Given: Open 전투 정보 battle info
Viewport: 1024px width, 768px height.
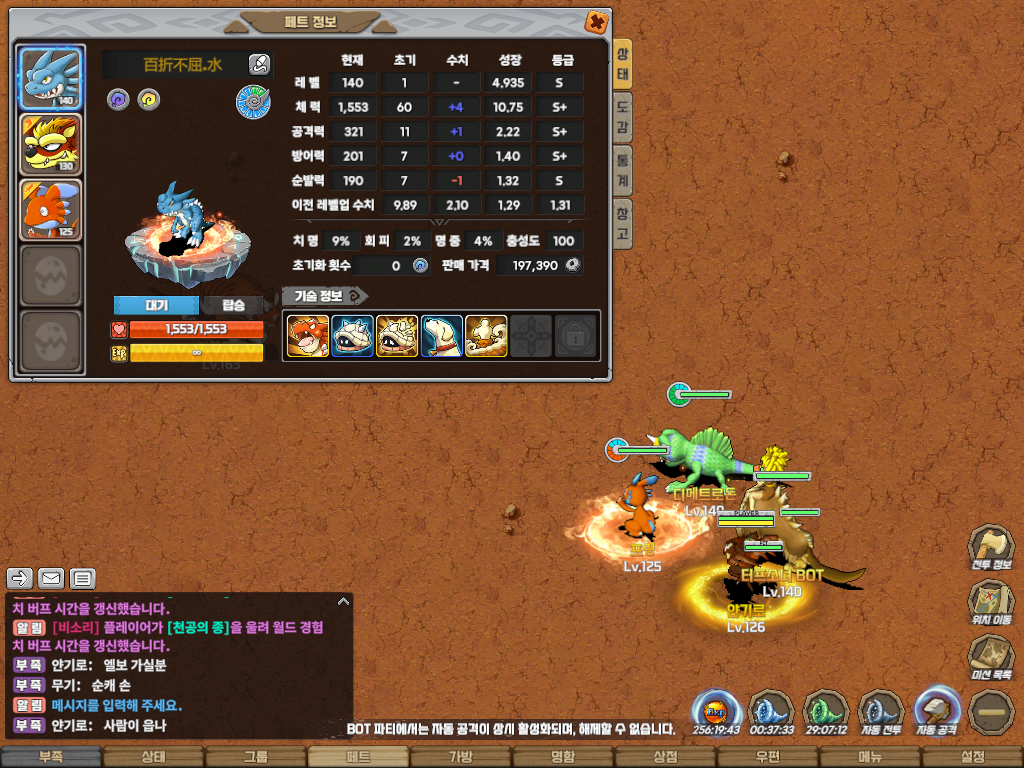Looking at the screenshot, I should pos(990,550).
